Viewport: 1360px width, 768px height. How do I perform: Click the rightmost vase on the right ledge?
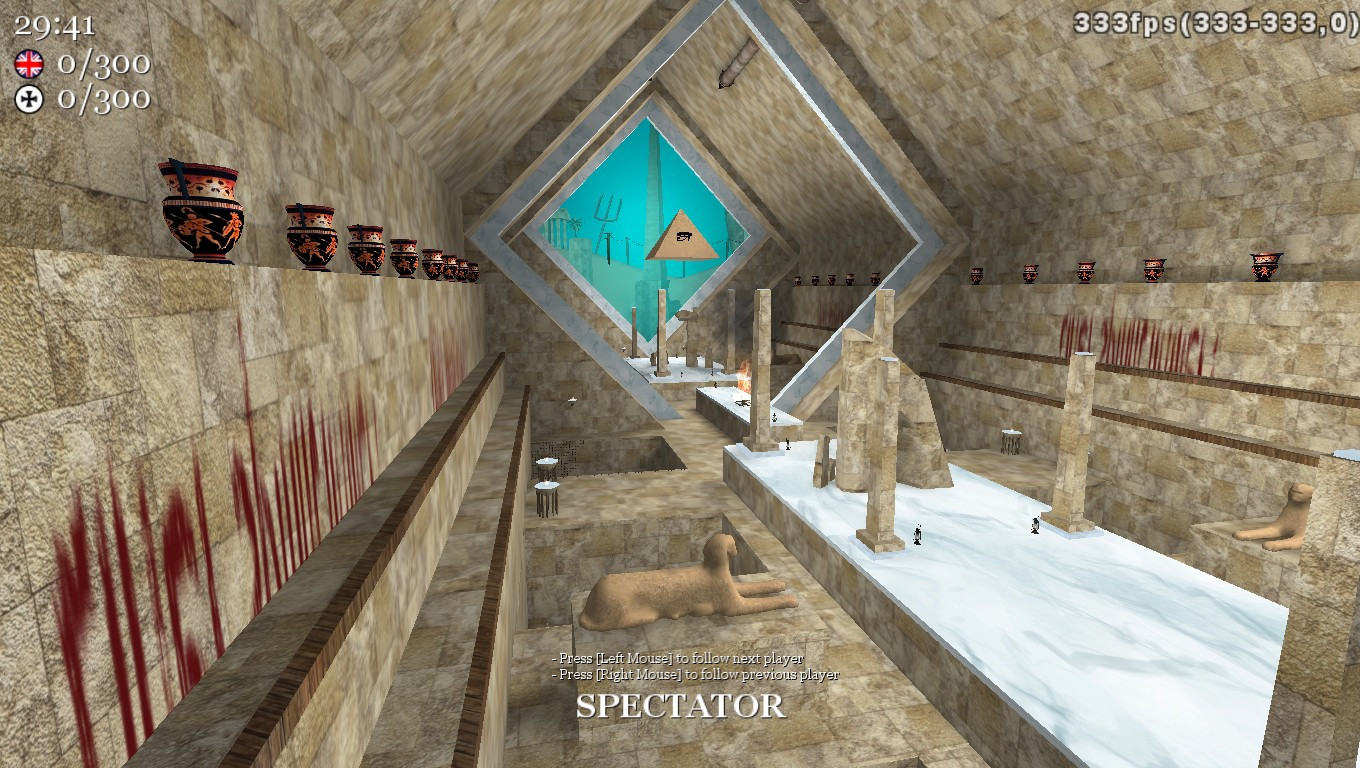1264,267
